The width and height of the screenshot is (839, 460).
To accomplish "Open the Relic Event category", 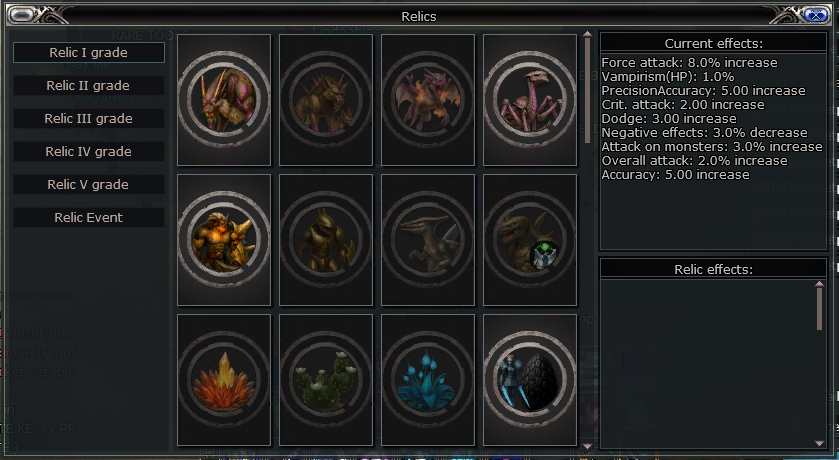I will (89, 217).
